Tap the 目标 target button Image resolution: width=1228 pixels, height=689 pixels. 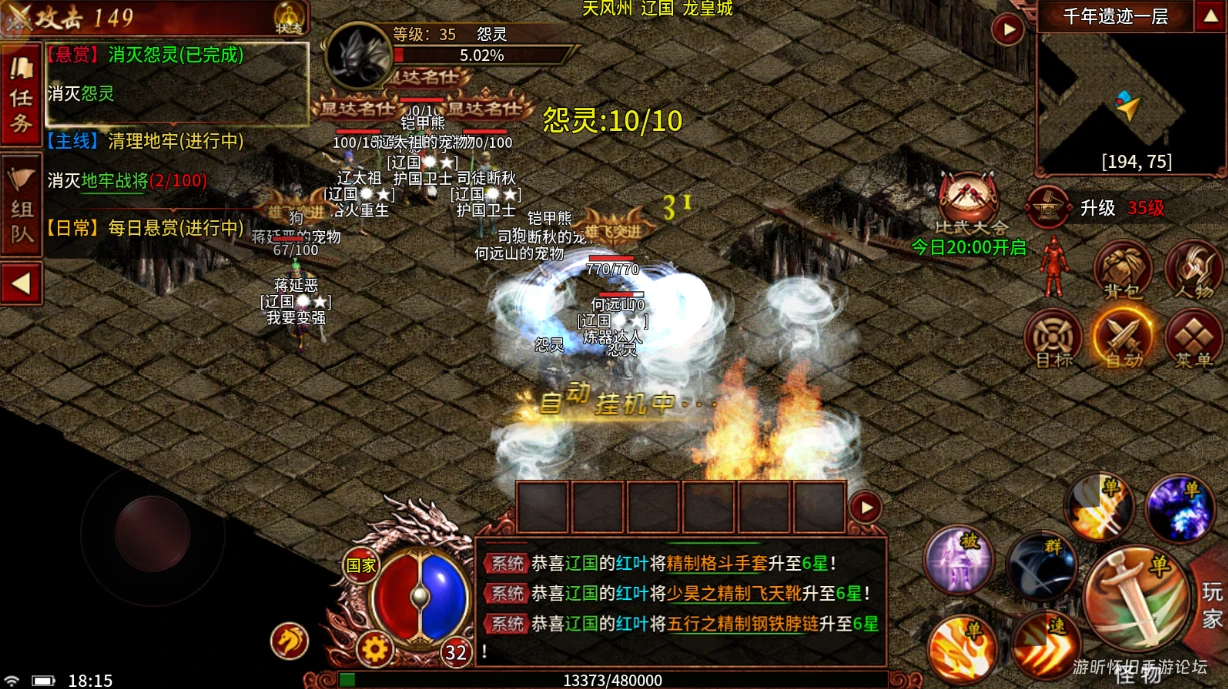pos(1054,337)
